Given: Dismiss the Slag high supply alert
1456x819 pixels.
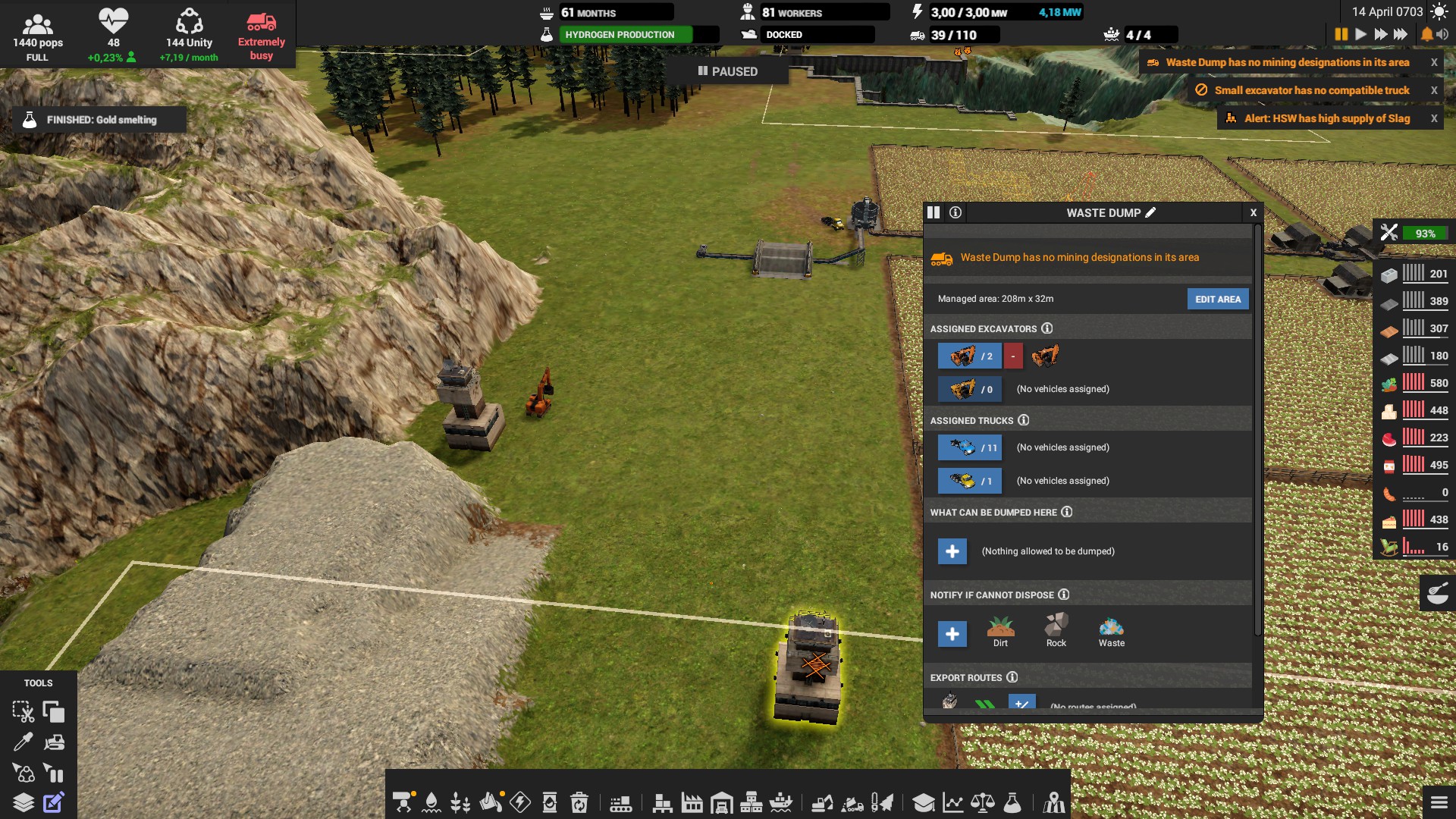Looking at the screenshot, I should click(x=1435, y=118).
